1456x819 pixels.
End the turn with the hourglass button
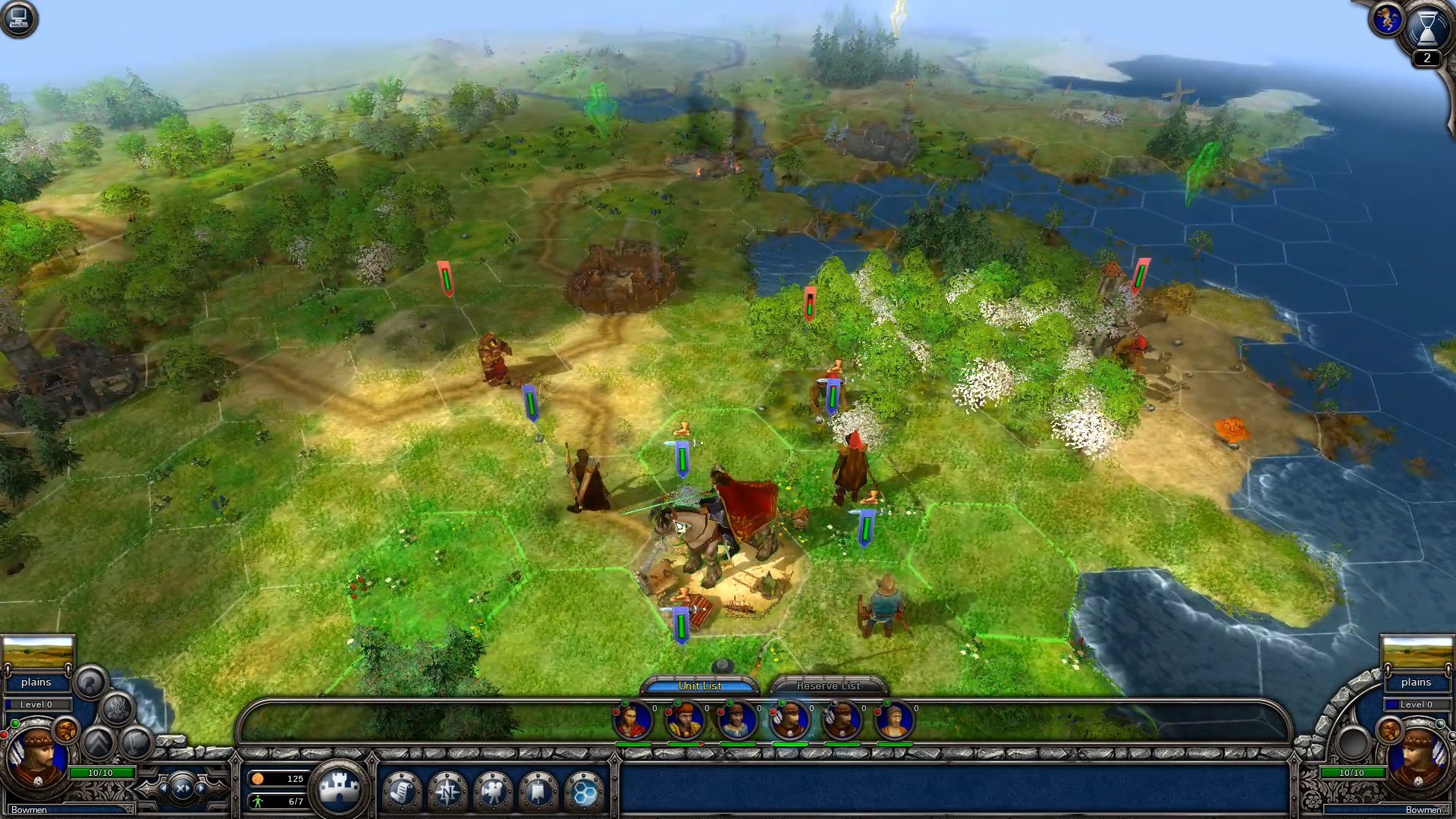1426,28
